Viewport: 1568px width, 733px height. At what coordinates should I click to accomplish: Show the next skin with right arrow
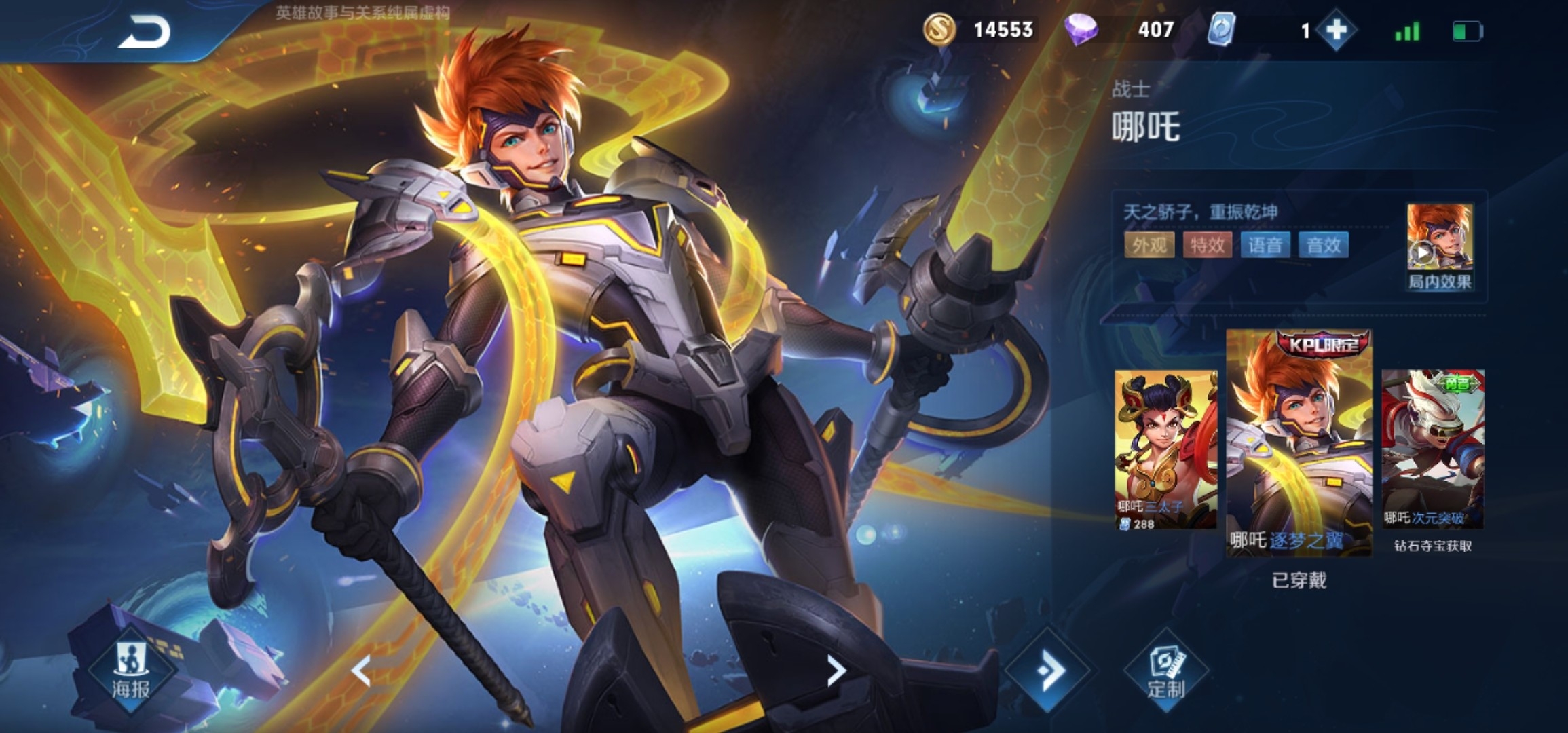836,671
